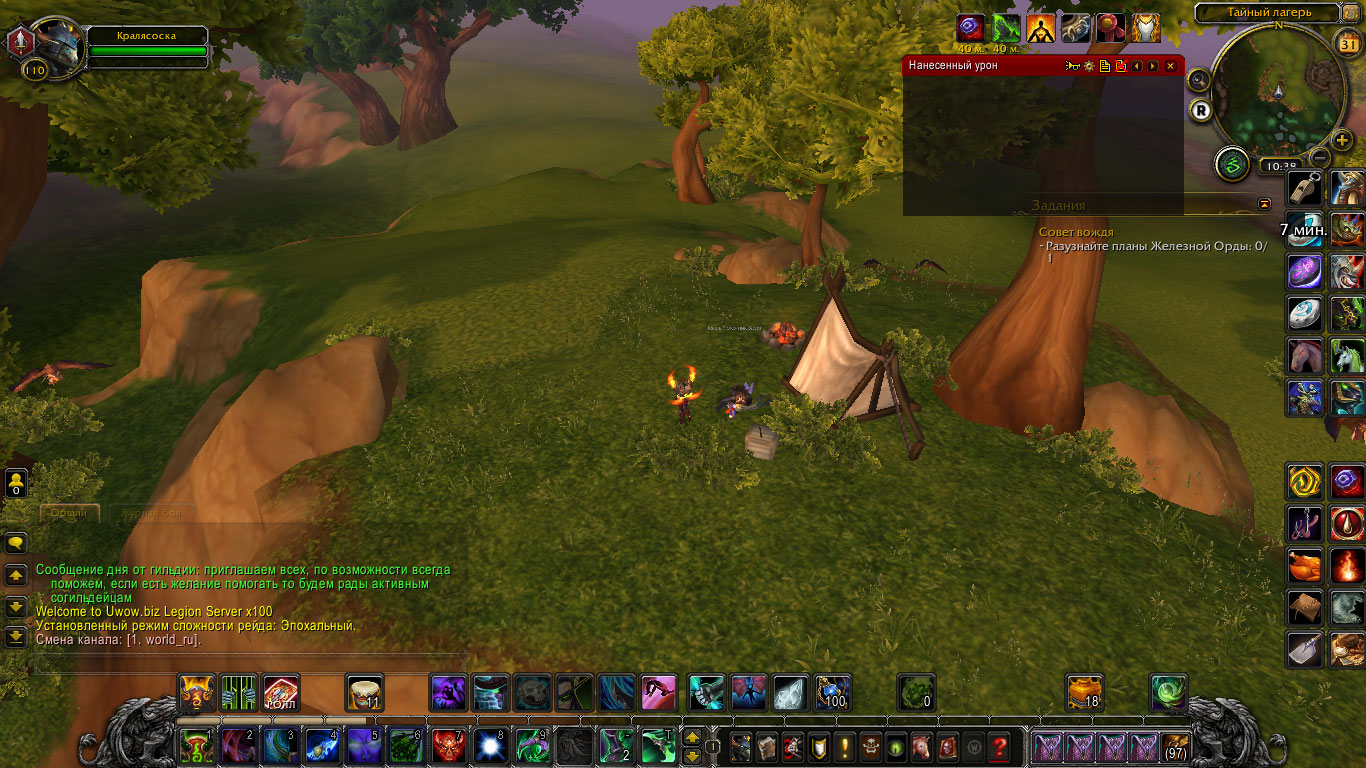The height and width of the screenshot is (768, 1366).
Task: Open damage meter settings gear
Action: 1089,66
